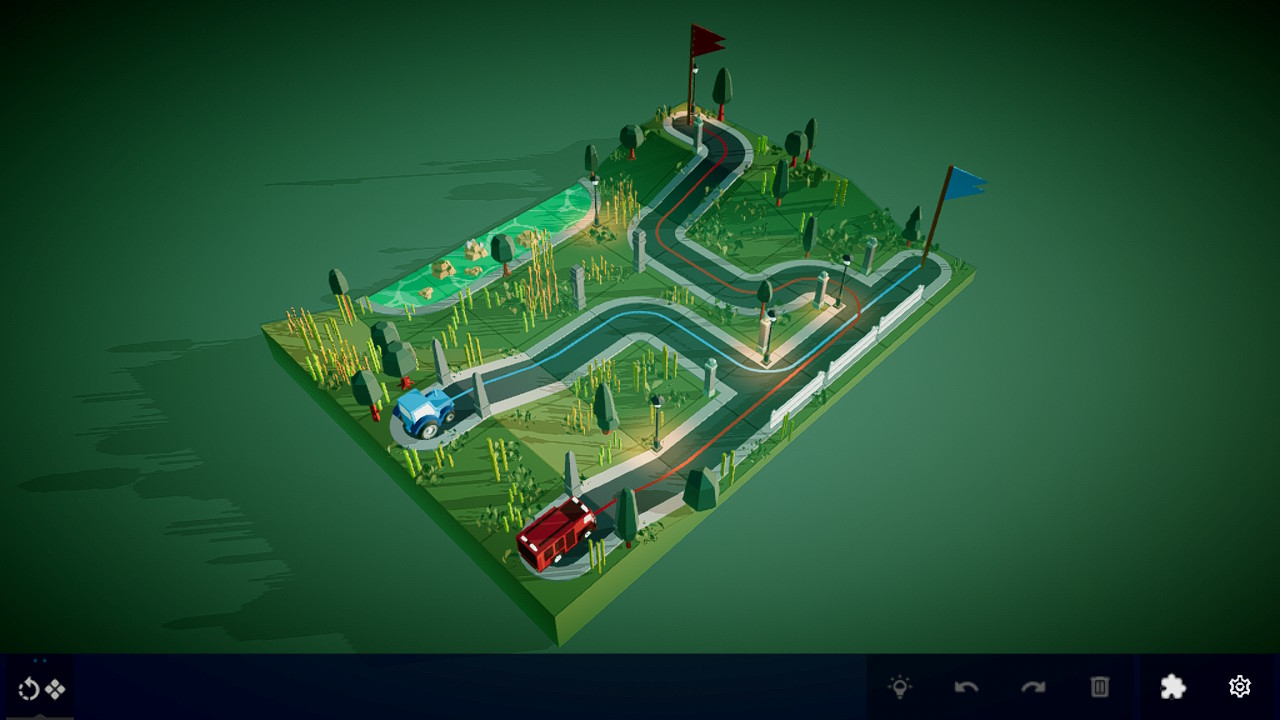Viewport: 1280px width, 720px height.
Task: Select the first blue page indicator dot
Action: [35, 661]
